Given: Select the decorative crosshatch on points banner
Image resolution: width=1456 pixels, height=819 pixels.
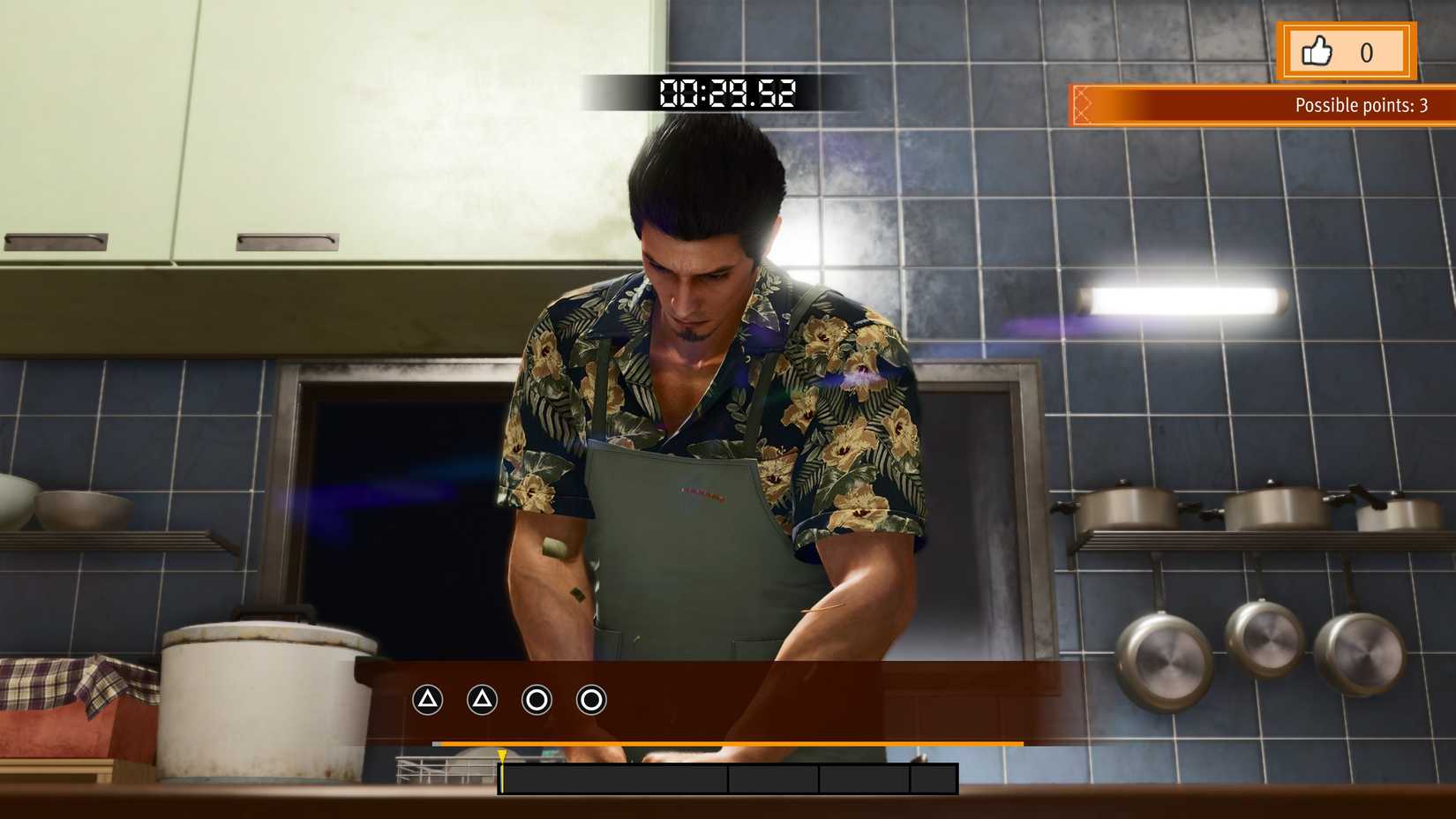Looking at the screenshot, I should click(x=1084, y=104).
